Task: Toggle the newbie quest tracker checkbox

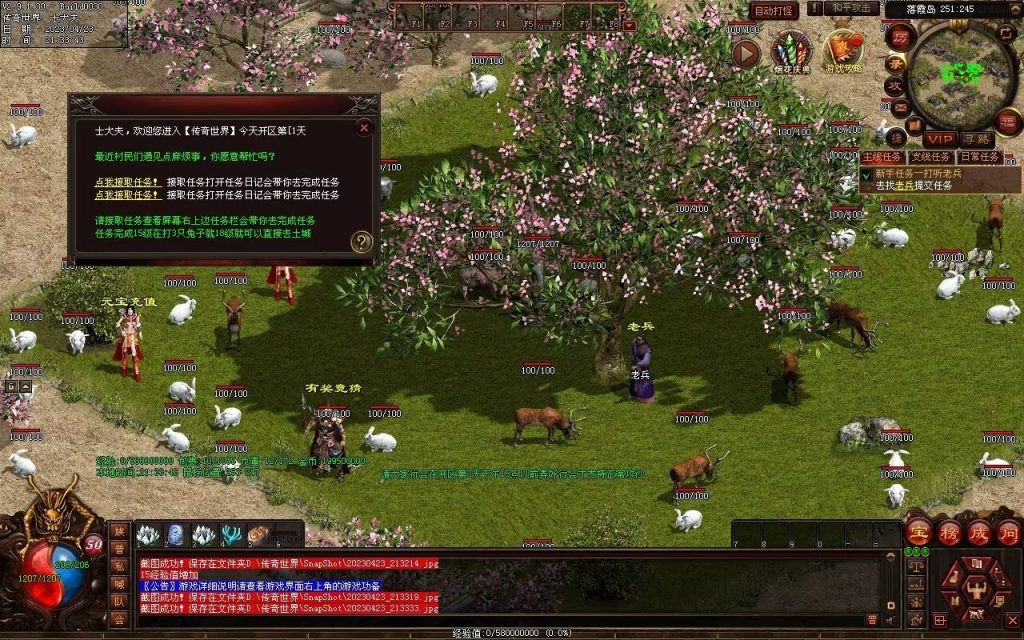Action: 867,174
